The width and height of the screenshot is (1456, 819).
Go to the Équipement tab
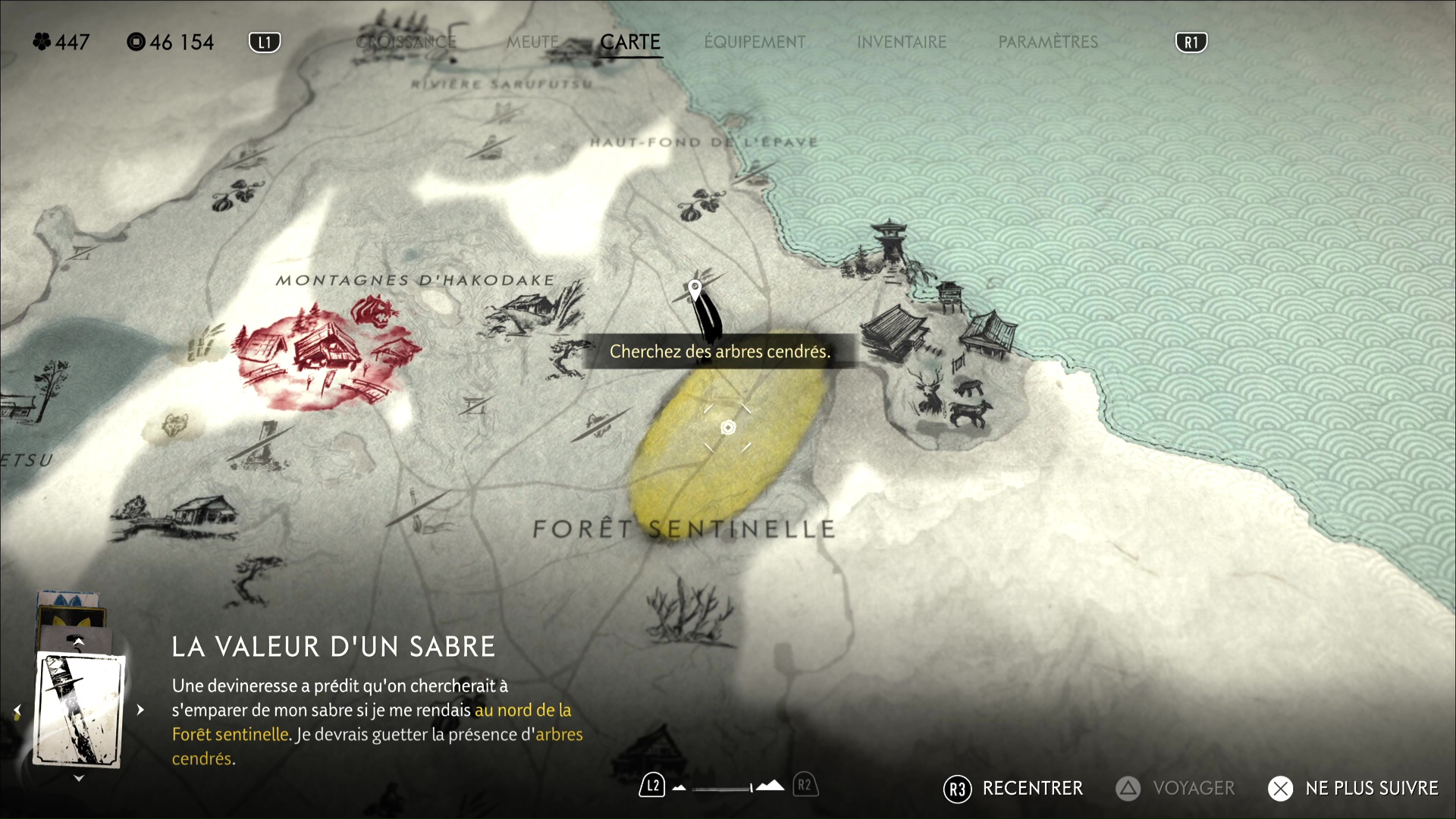click(755, 42)
